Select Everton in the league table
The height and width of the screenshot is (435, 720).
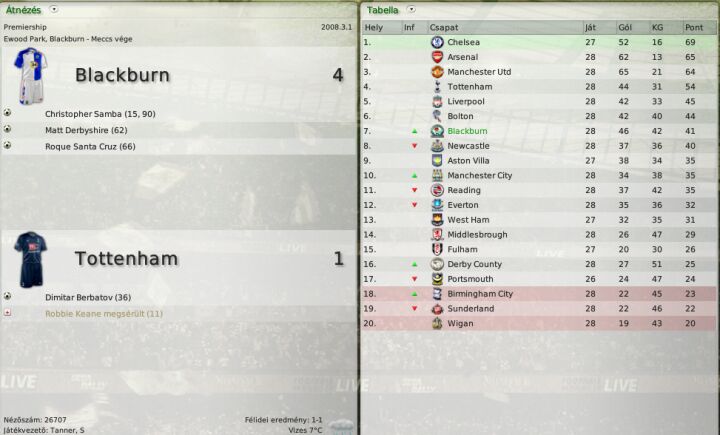click(x=463, y=205)
